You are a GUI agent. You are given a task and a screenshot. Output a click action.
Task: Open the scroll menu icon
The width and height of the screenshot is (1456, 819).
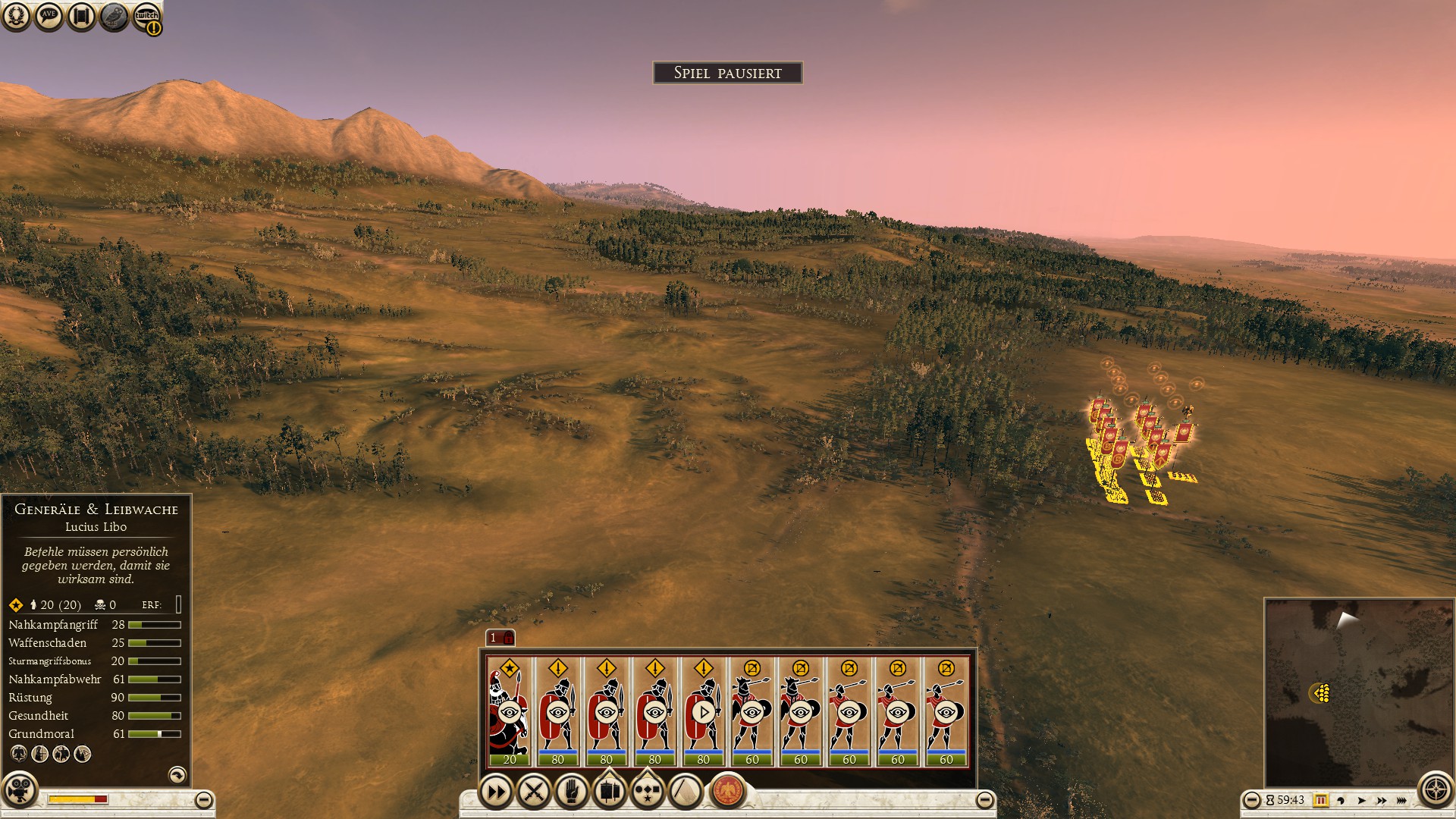(x=81, y=16)
